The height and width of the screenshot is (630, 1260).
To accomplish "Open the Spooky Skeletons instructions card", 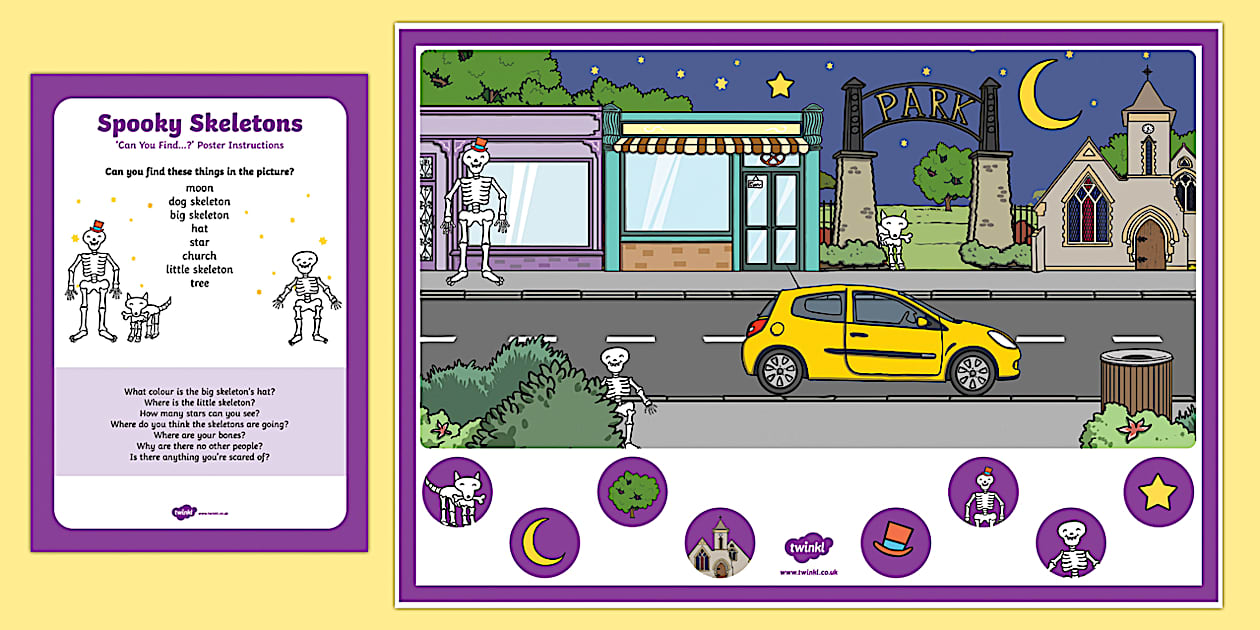I will click(199, 312).
